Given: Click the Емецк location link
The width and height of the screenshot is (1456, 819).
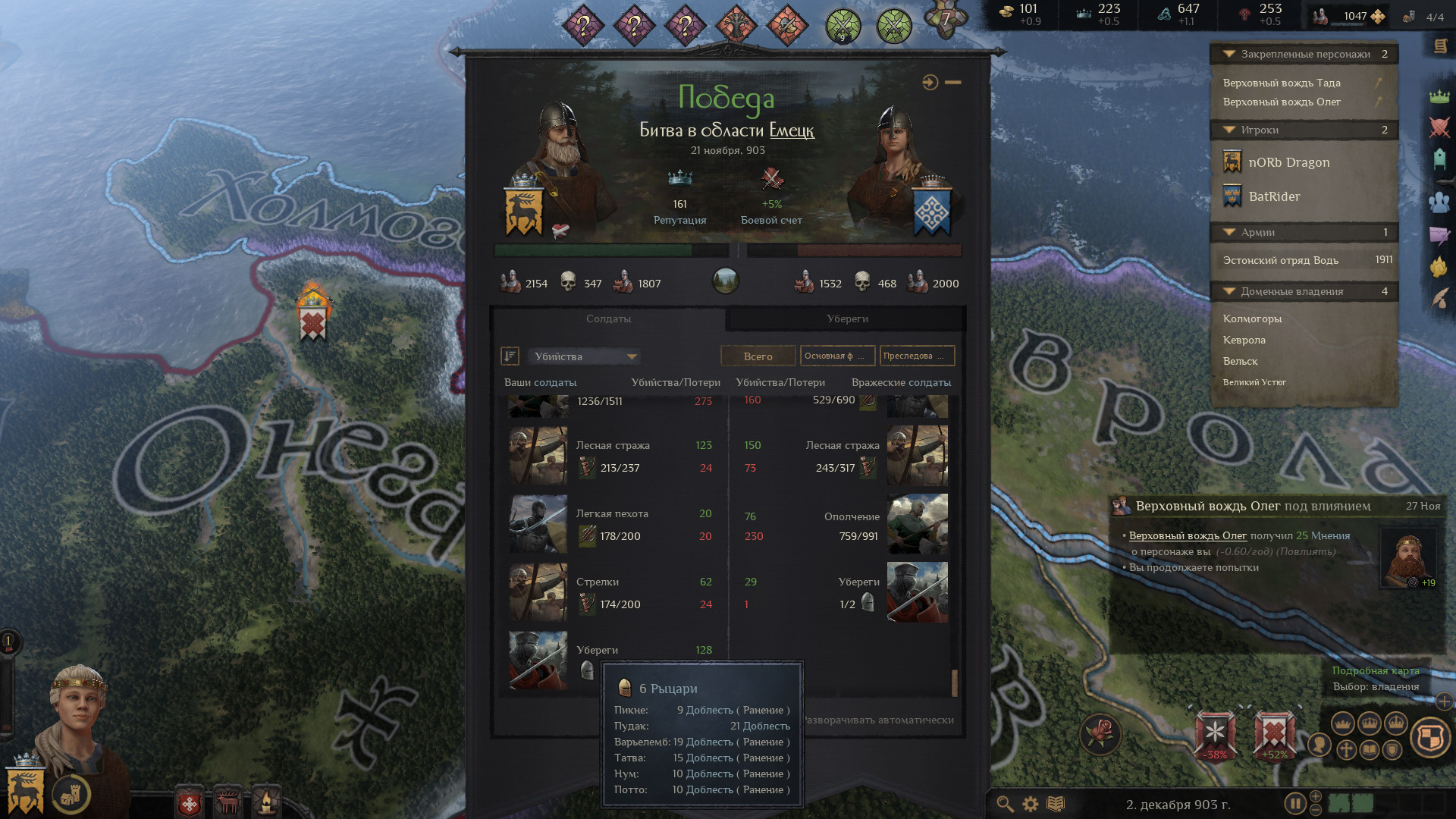Looking at the screenshot, I should point(791,130).
